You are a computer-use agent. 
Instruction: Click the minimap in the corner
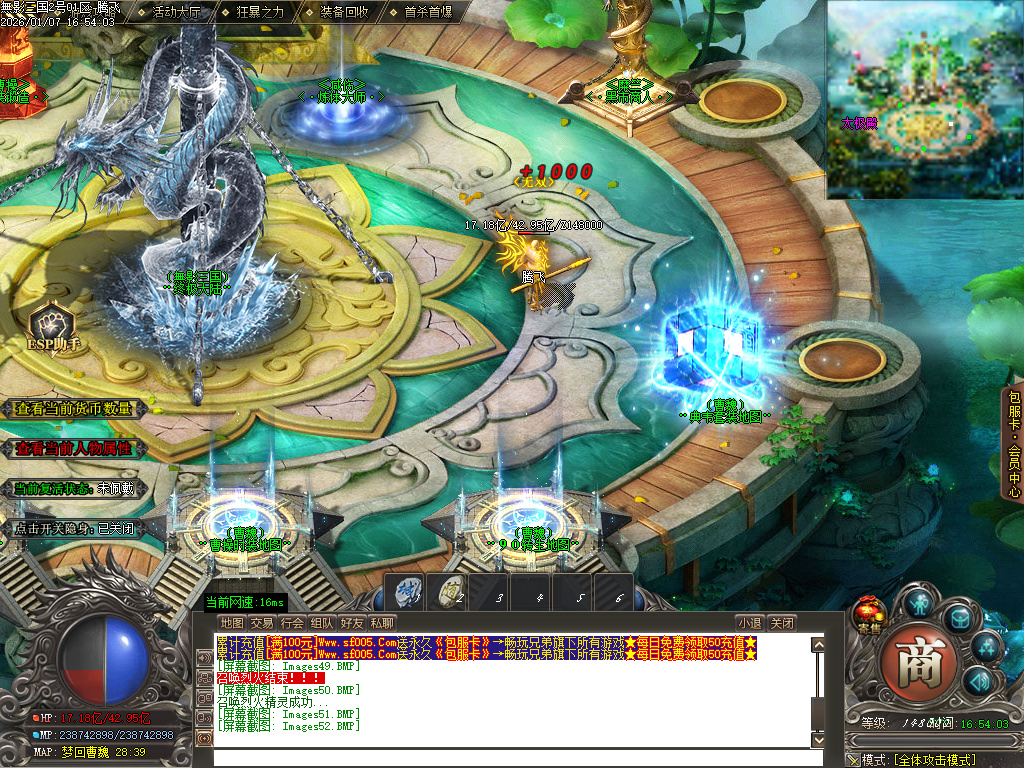click(925, 98)
